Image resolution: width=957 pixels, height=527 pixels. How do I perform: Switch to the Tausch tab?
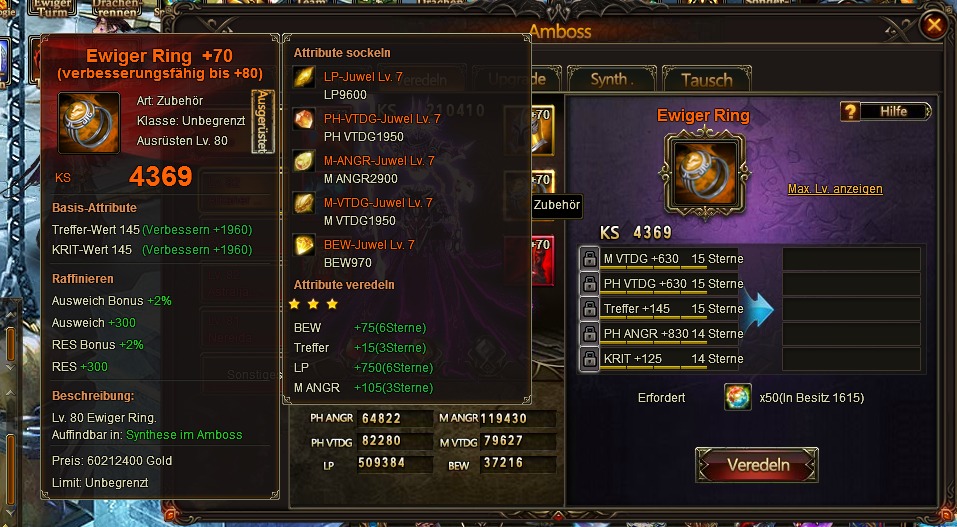coord(706,79)
